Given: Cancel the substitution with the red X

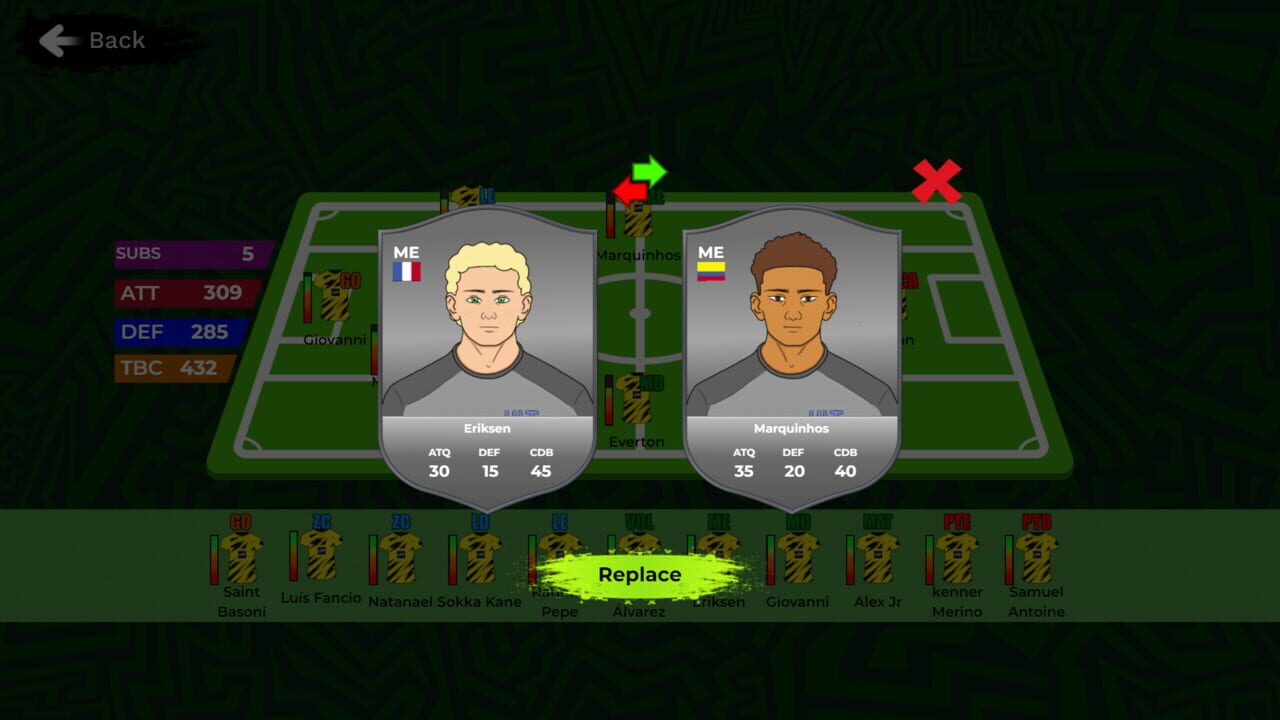Looking at the screenshot, I should pos(938,180).
